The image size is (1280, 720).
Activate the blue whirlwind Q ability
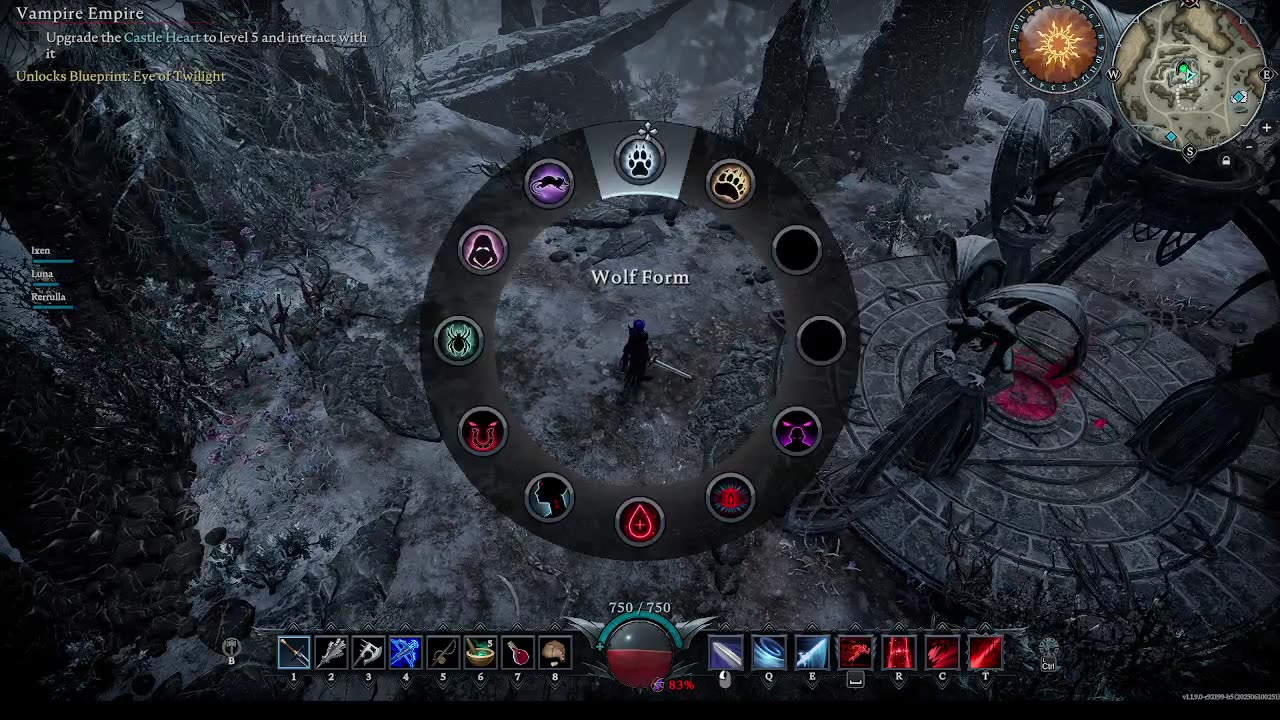click(x=769, y=653)
